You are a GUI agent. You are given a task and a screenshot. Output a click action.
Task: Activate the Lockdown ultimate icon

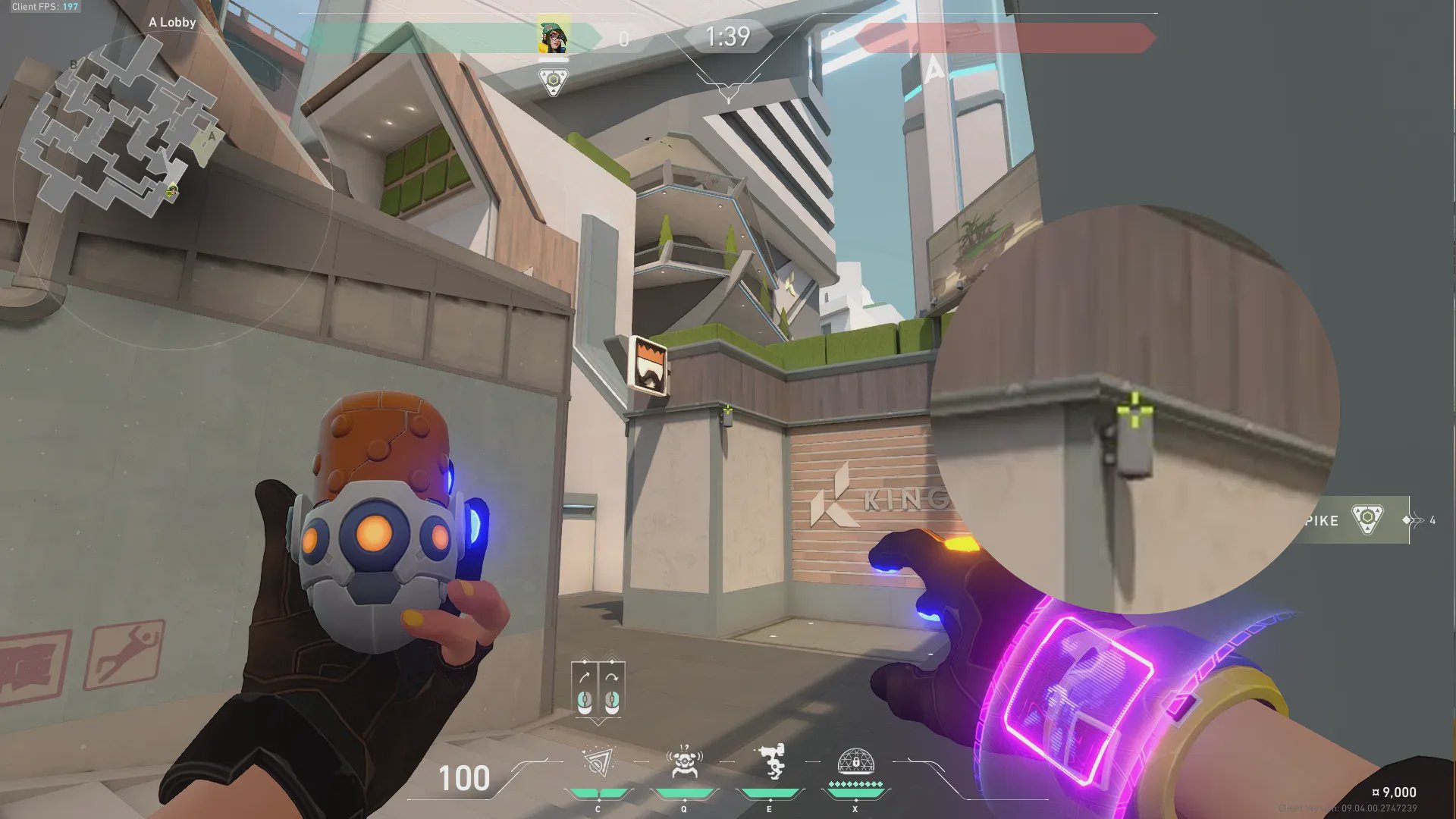(x=855, y=762)
